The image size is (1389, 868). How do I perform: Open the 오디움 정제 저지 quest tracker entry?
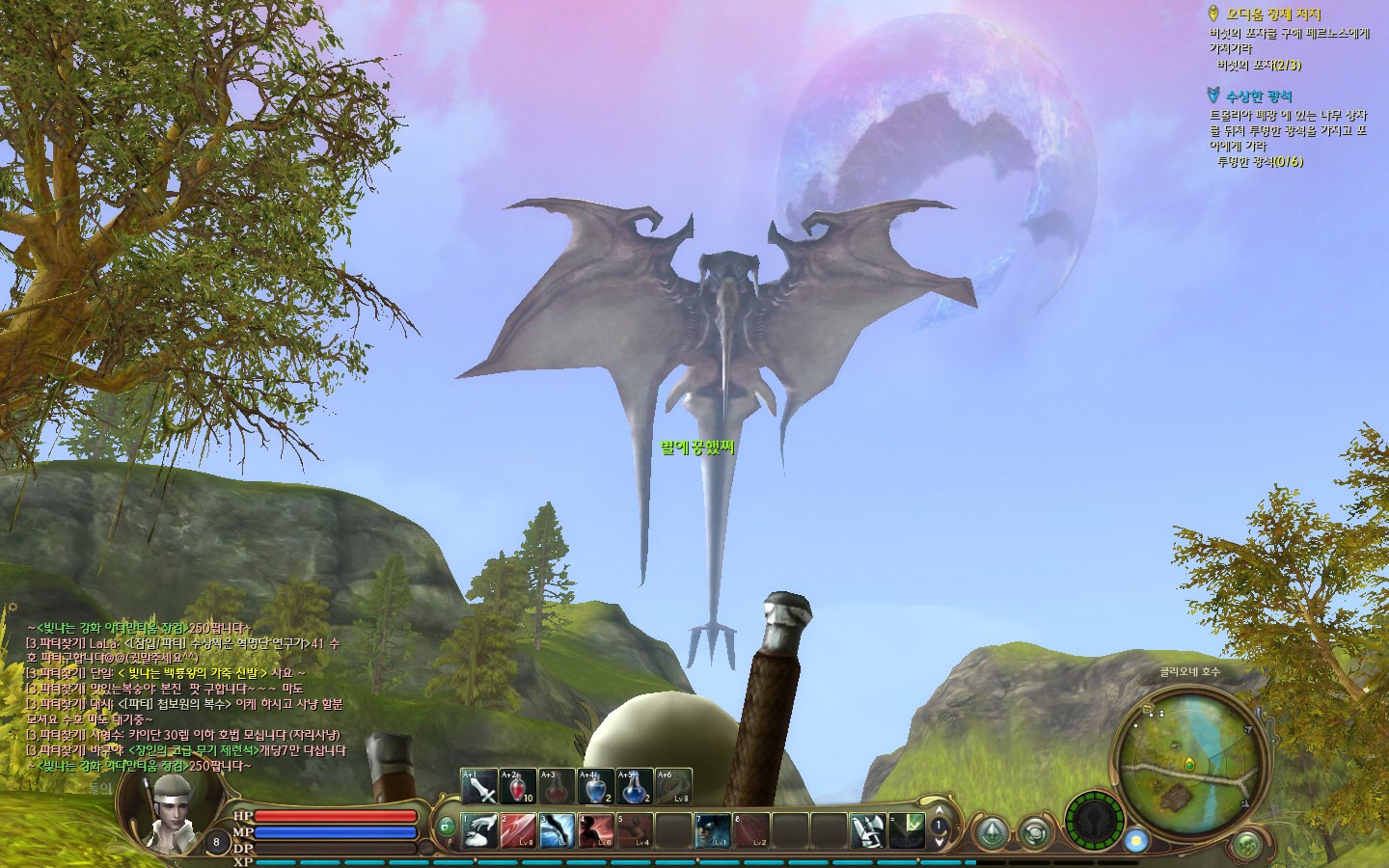1272,14
